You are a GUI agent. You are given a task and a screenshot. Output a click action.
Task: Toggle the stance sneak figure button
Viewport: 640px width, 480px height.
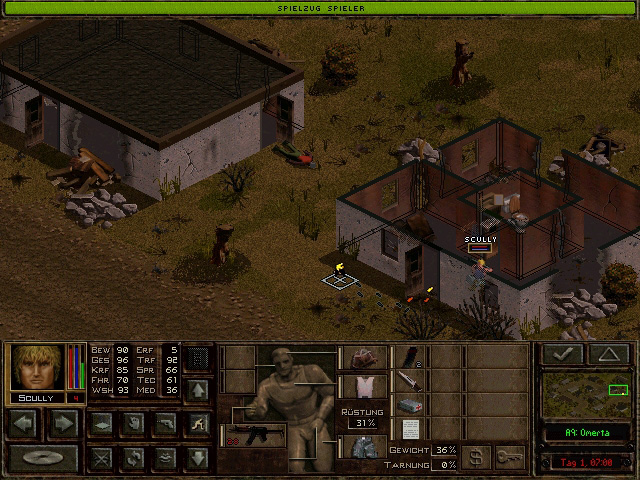pyautogui.click(x=199, y=423)
